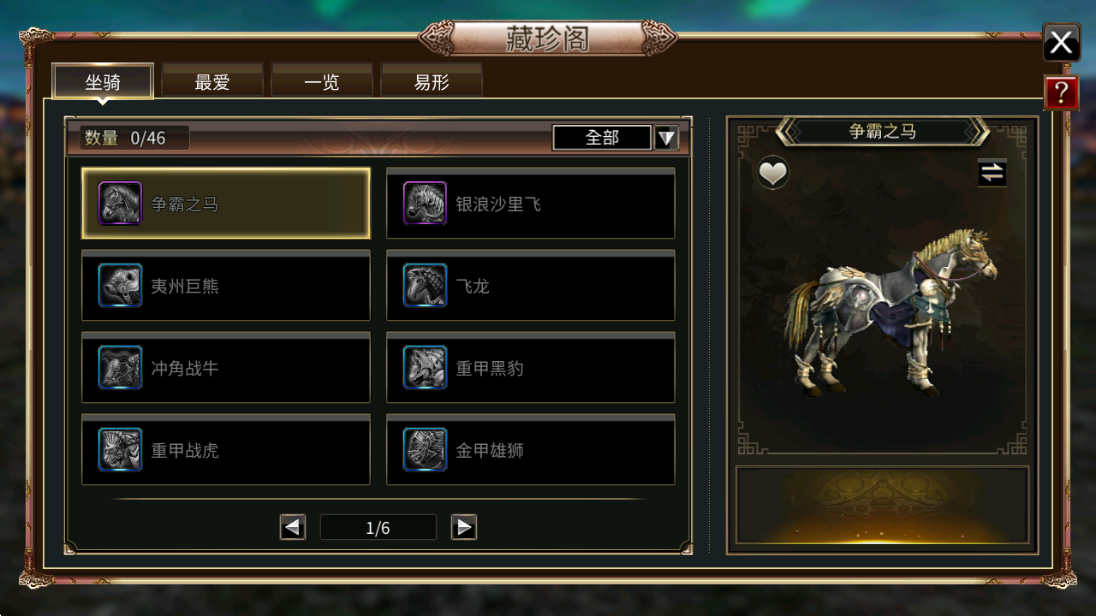Go to the next page of mounts
1096x616 pixels.
pos(463,527)
